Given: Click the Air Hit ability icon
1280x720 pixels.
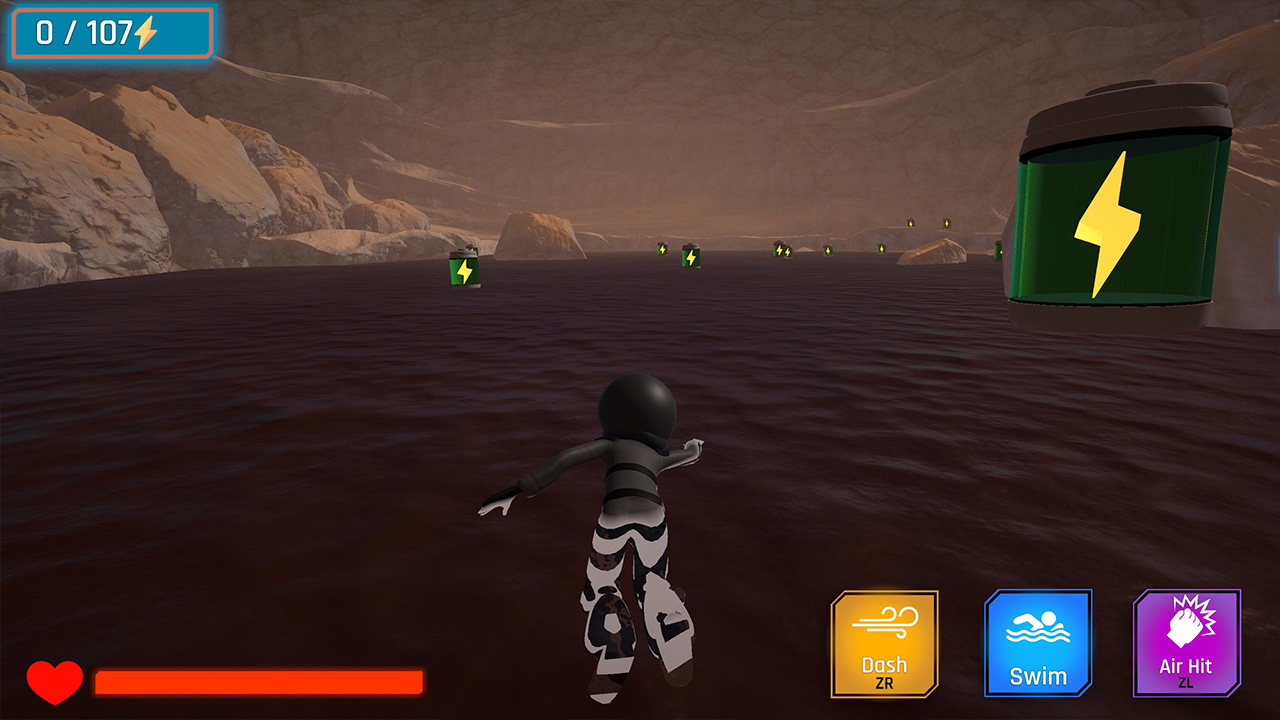Looking at the screenshot, I should pyautogui.click(x=1188, y=645).
